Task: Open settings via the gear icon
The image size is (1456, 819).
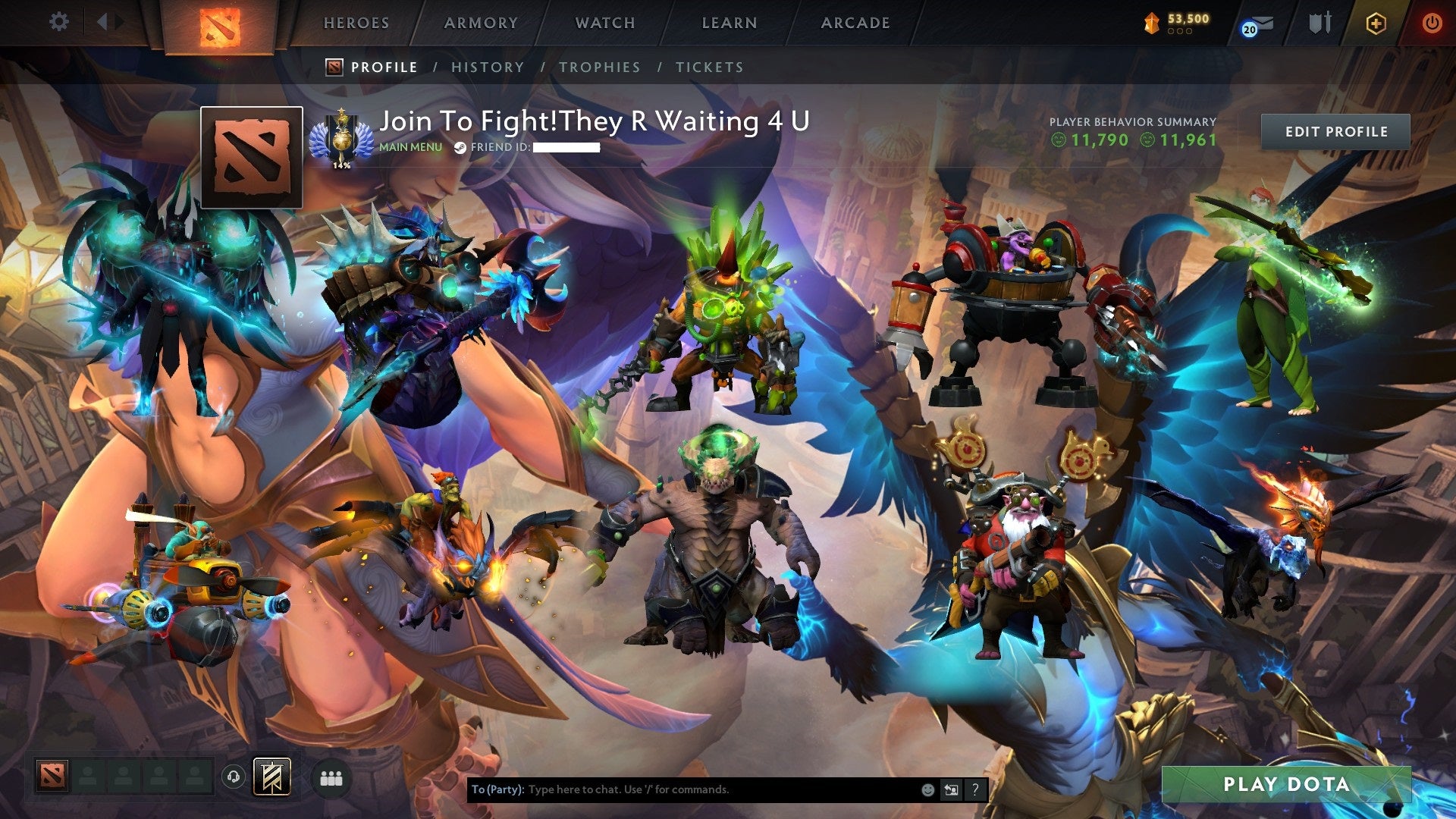Action: click(x=59, y=21)
